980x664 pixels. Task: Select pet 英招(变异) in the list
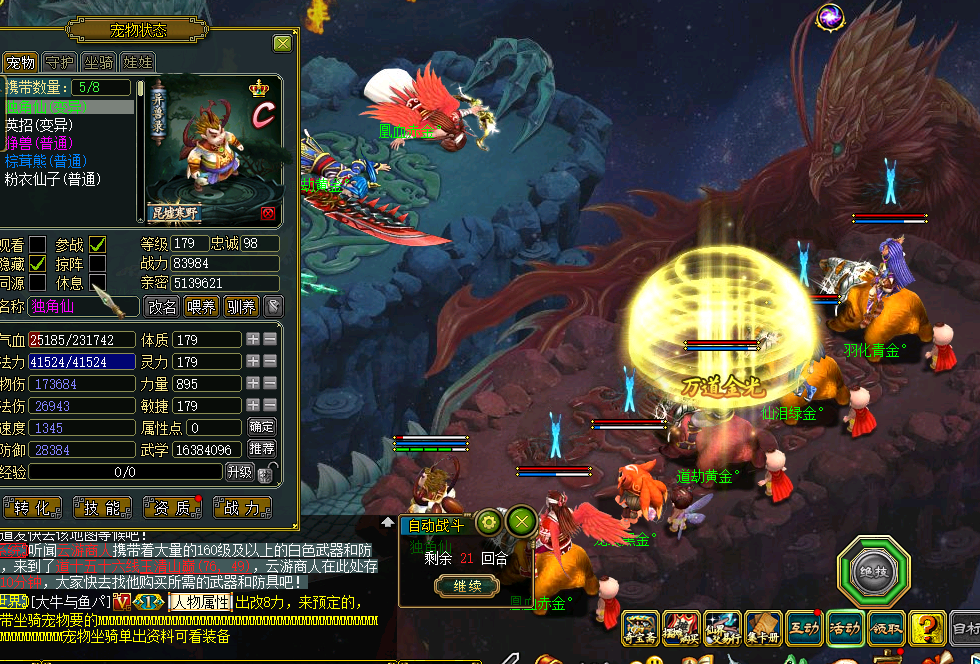point(40,125)
